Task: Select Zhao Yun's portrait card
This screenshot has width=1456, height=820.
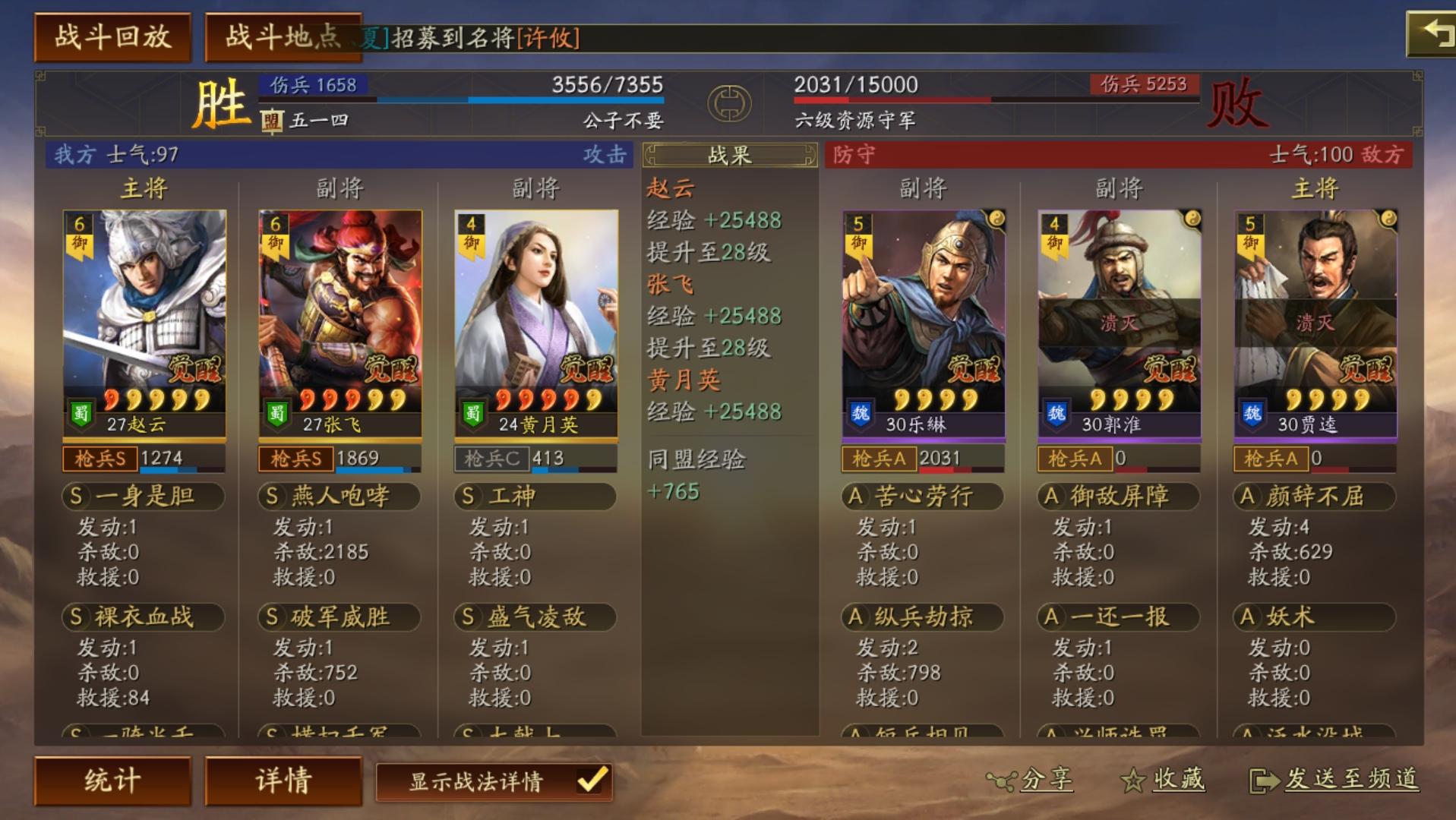Action: pyautogui.click(x=141, y=319)
